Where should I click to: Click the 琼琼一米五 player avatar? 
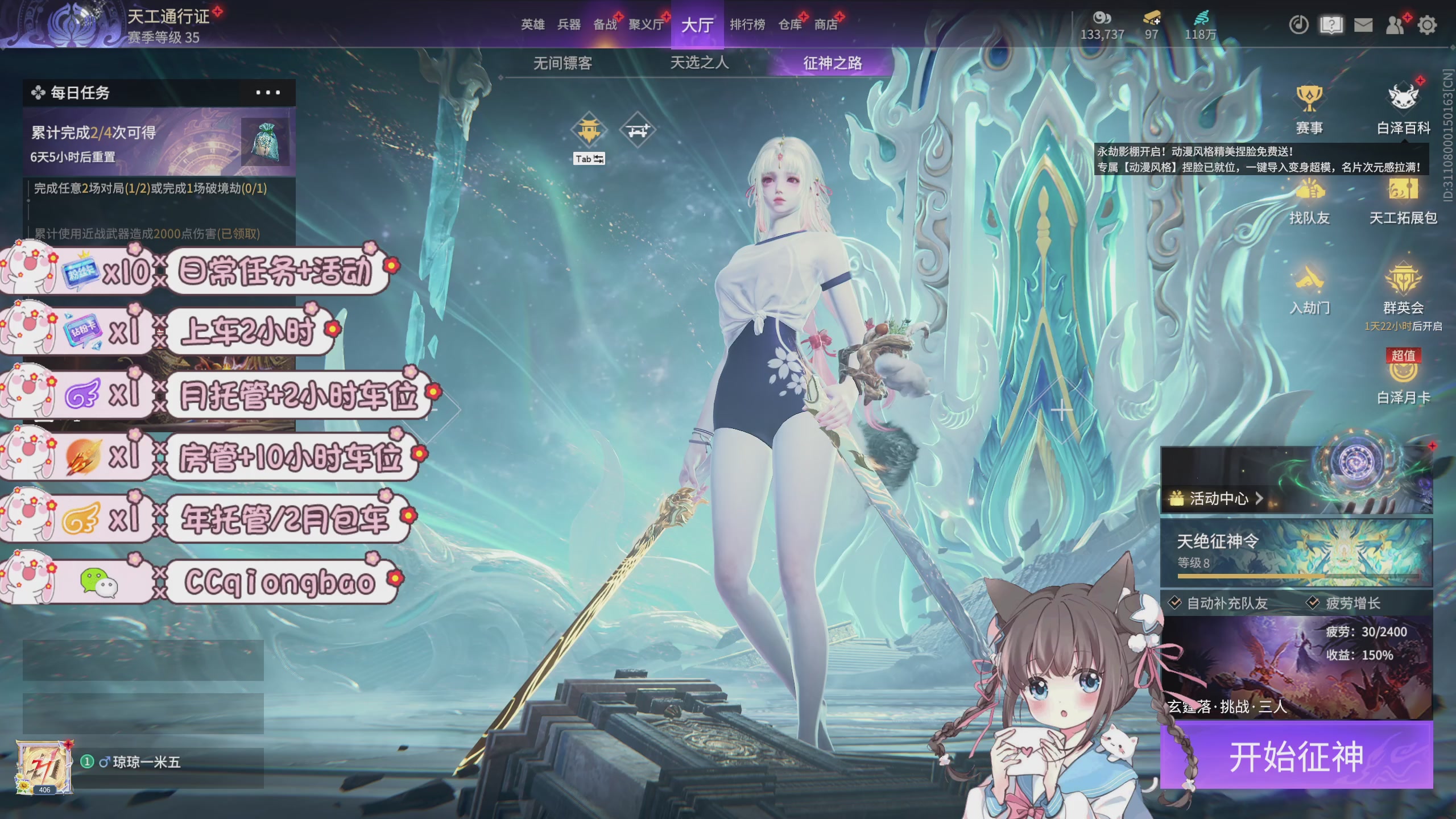(x=44, y=766)
